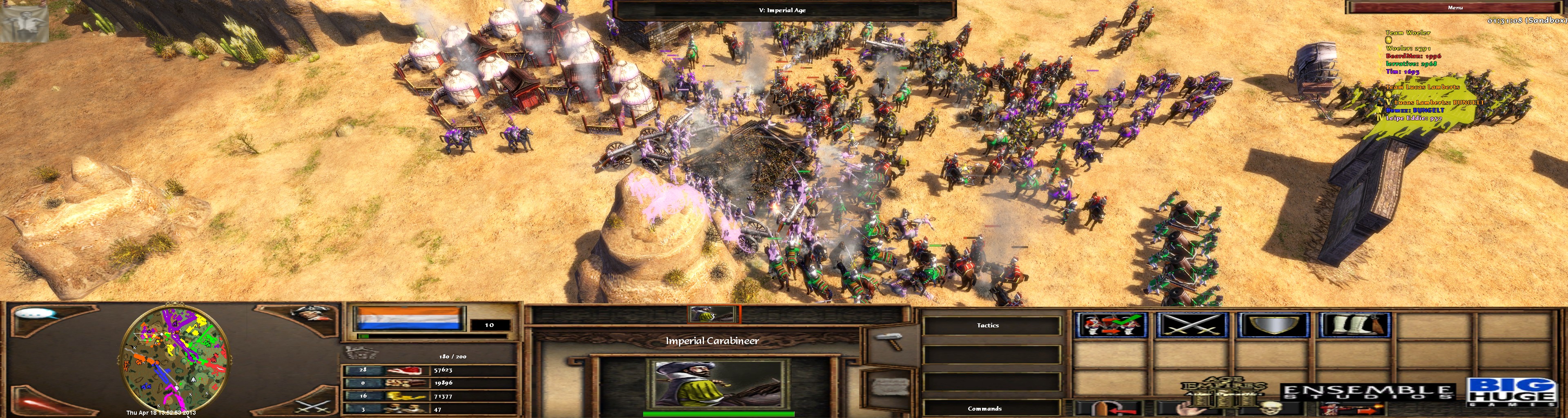Select the white boots tactic icon
Image resolution: width=1568 pixels, height=418 pixels.
pyautogui.click(x=1354, y=325)
